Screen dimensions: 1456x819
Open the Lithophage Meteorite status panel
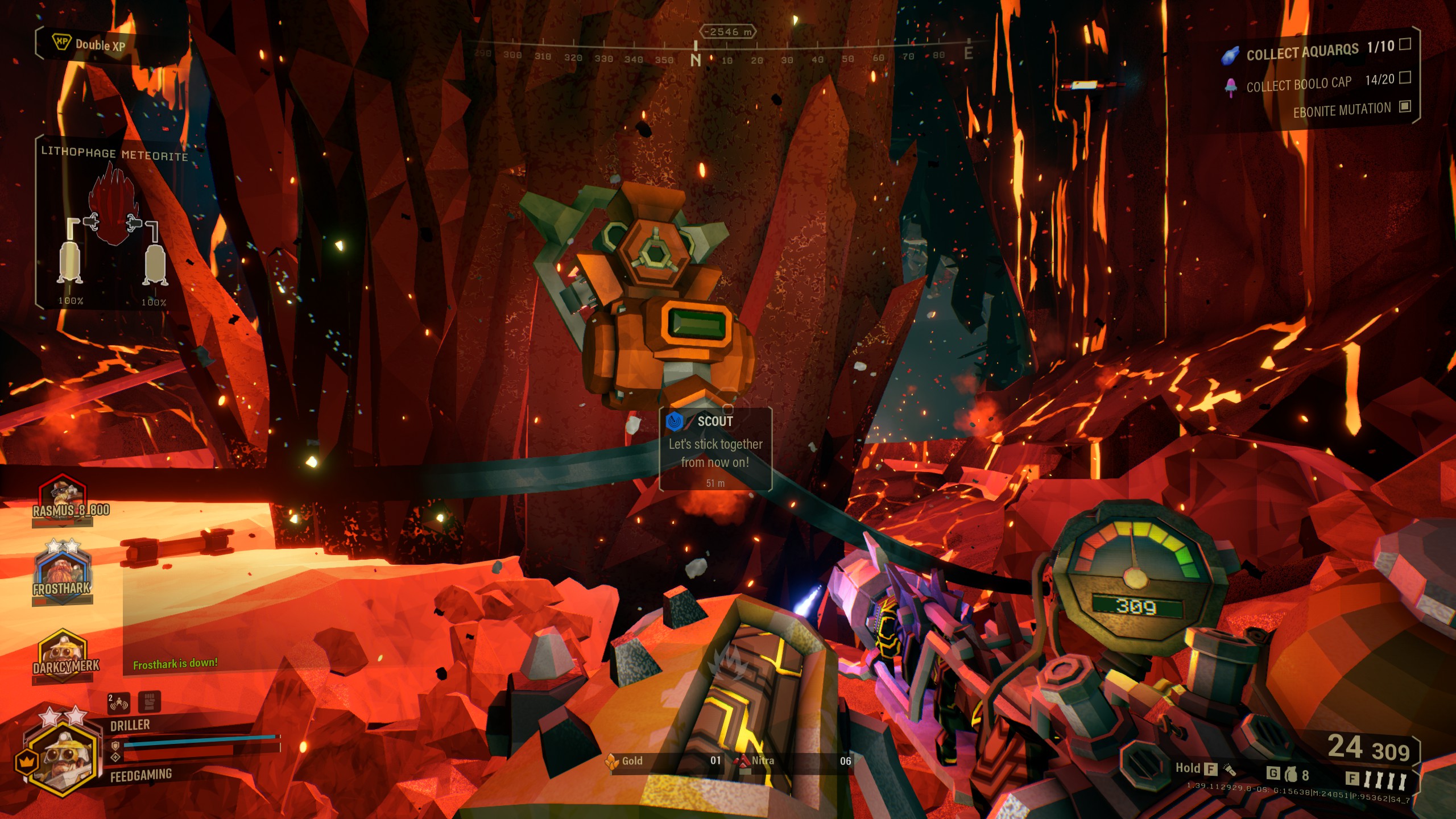point(114,222)
